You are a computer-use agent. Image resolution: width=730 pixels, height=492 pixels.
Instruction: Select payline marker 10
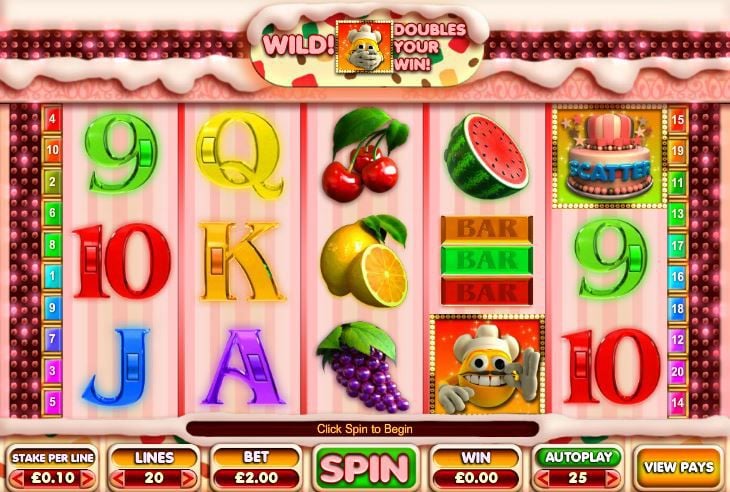coord(51,149)
